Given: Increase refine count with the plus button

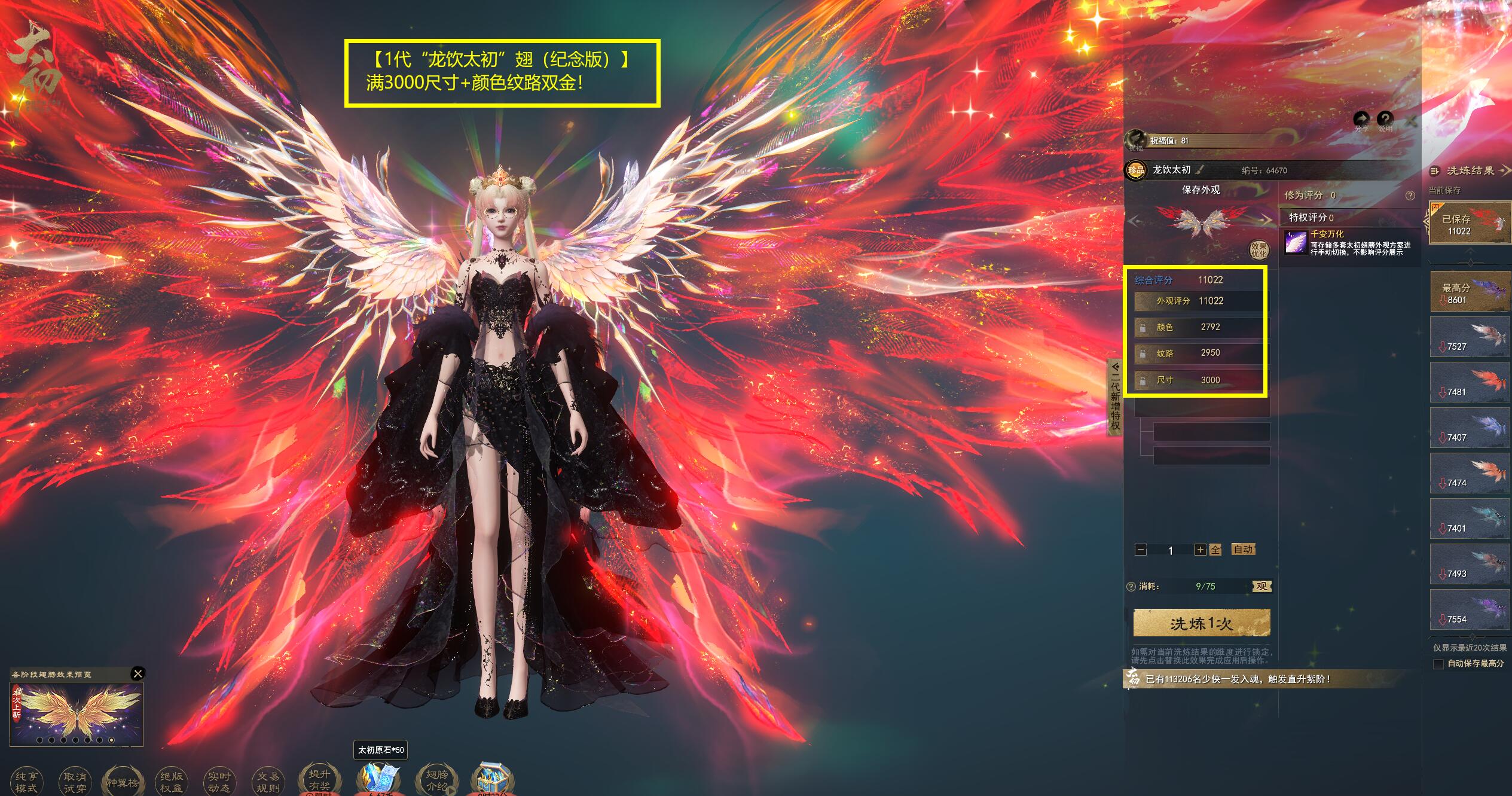Looking at the screenshot, I should [1199, 550].
